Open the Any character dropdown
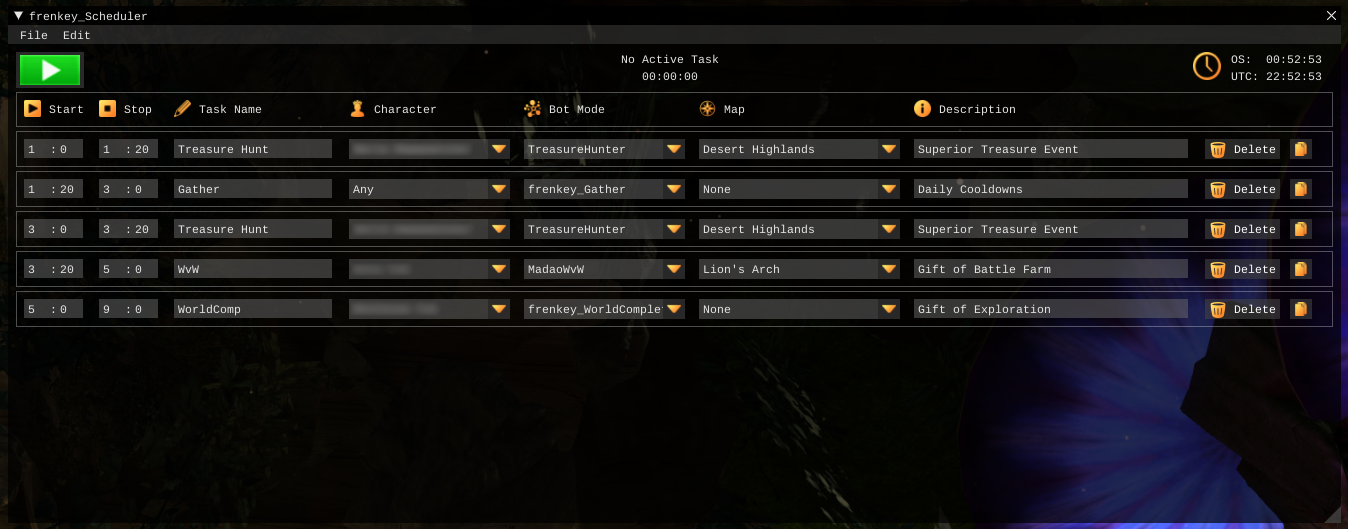Image resolution: width=1348 pixels, height=529 pixels. click(x=499, y=189)
